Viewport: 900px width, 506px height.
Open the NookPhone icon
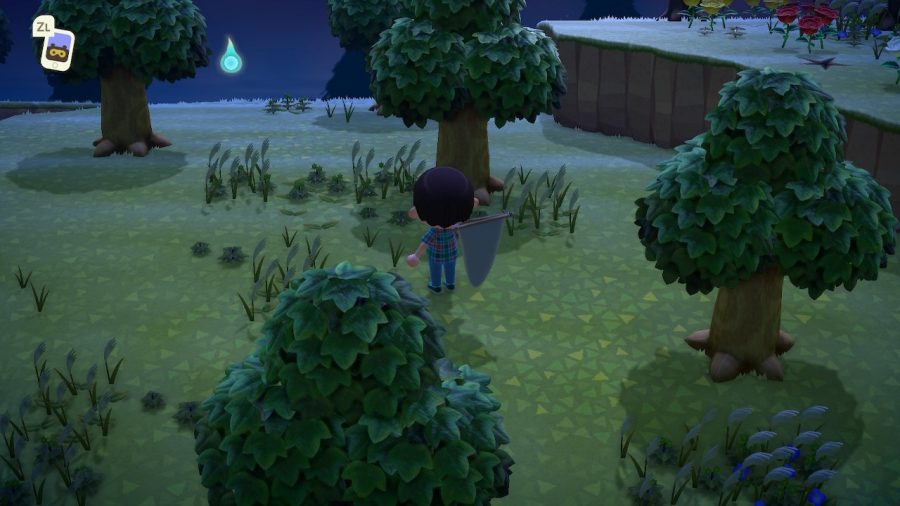coord(57,49)
